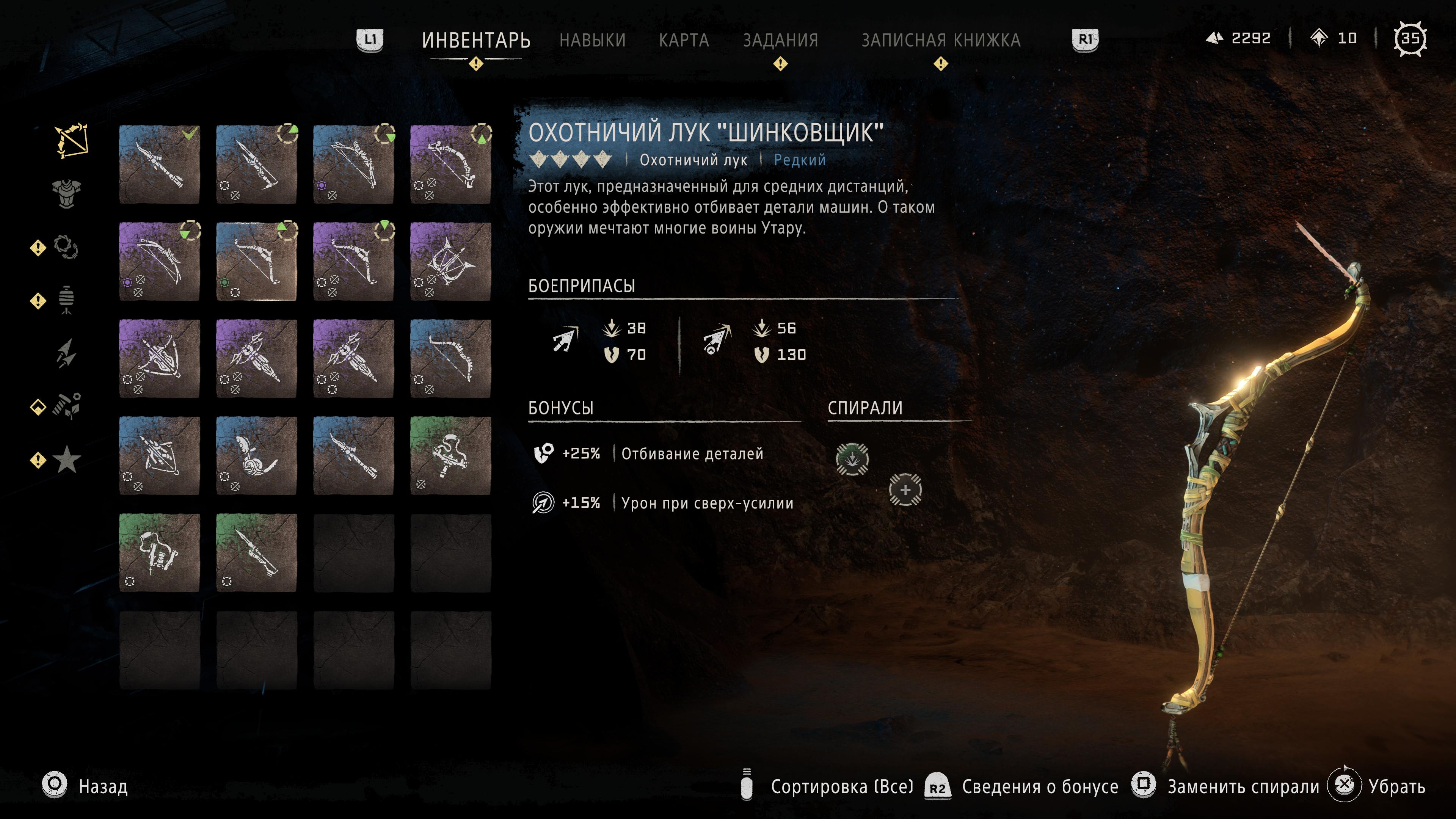Select the spear slot with green checkmark
1456x819 pixels.
pyautogui.click(x=159, y=165)
